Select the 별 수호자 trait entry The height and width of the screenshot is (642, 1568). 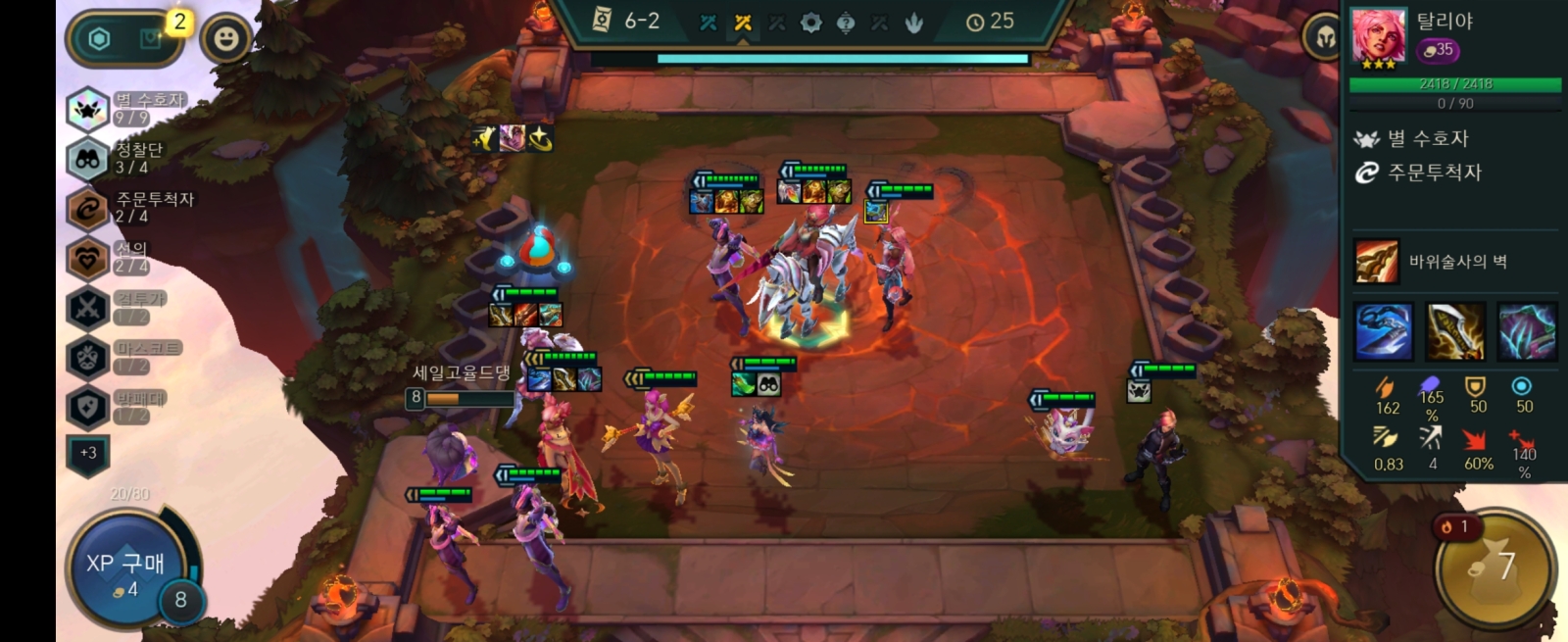(127, 108)
